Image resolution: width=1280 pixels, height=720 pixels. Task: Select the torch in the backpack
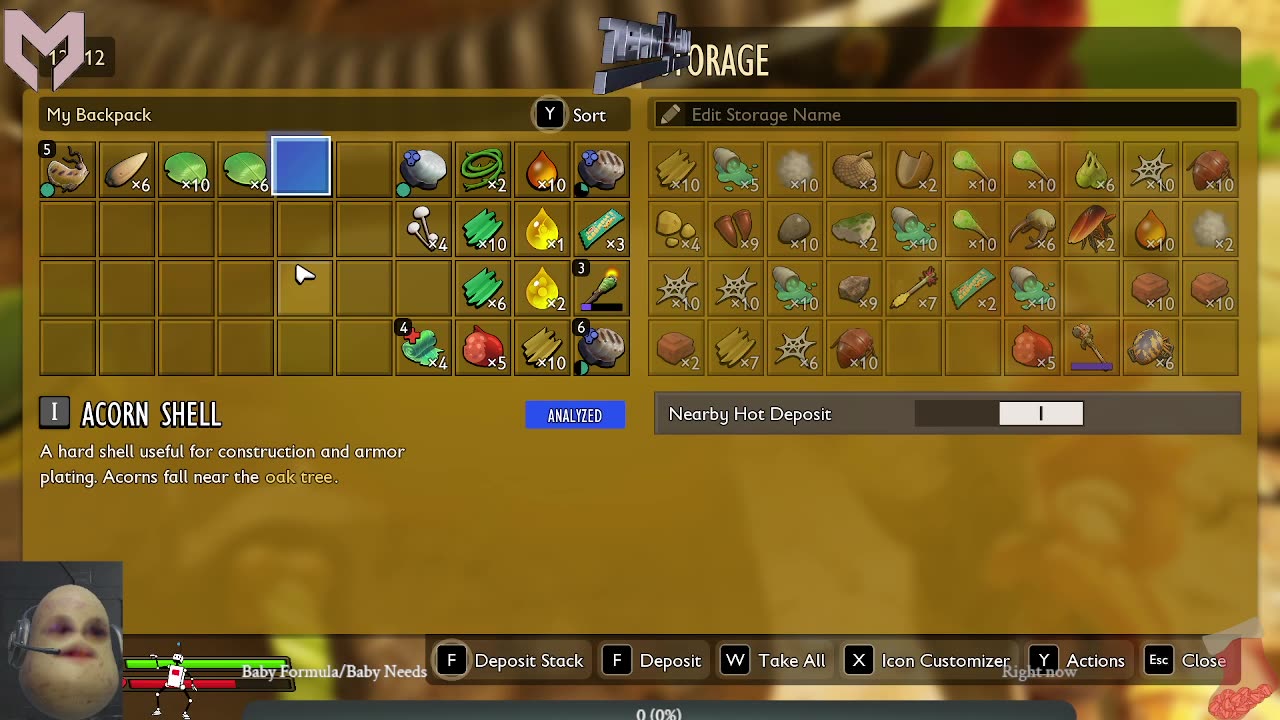click(x=602, y=289)
